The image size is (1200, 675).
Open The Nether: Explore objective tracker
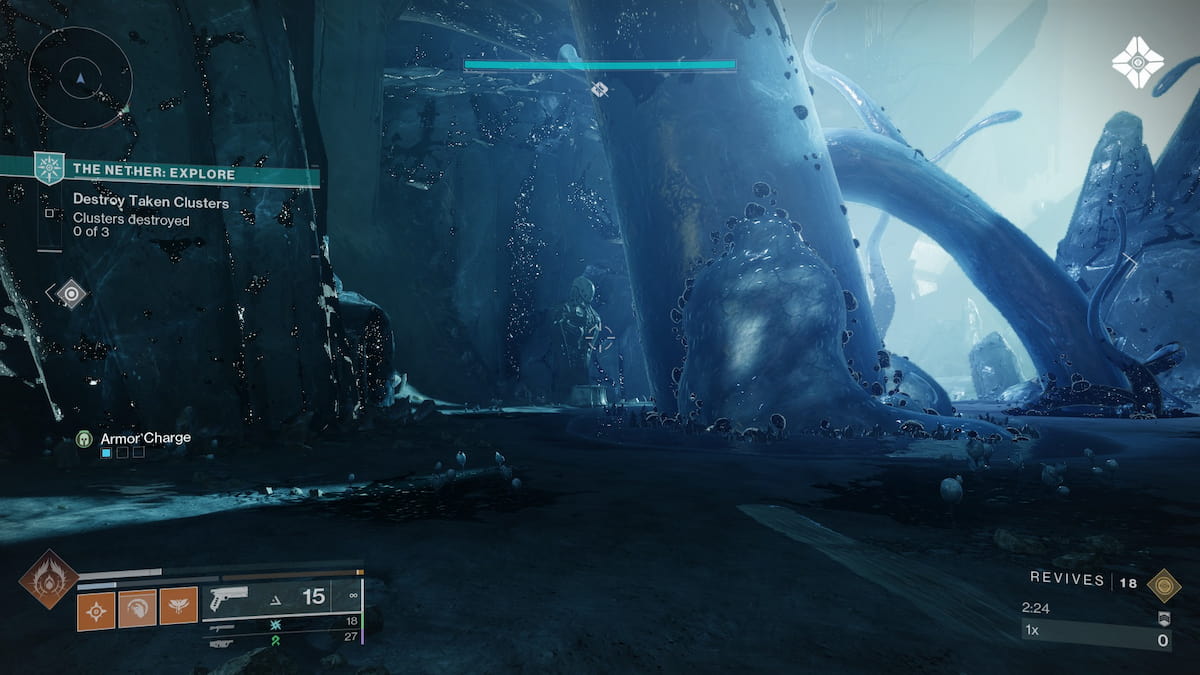coord(154,173)
